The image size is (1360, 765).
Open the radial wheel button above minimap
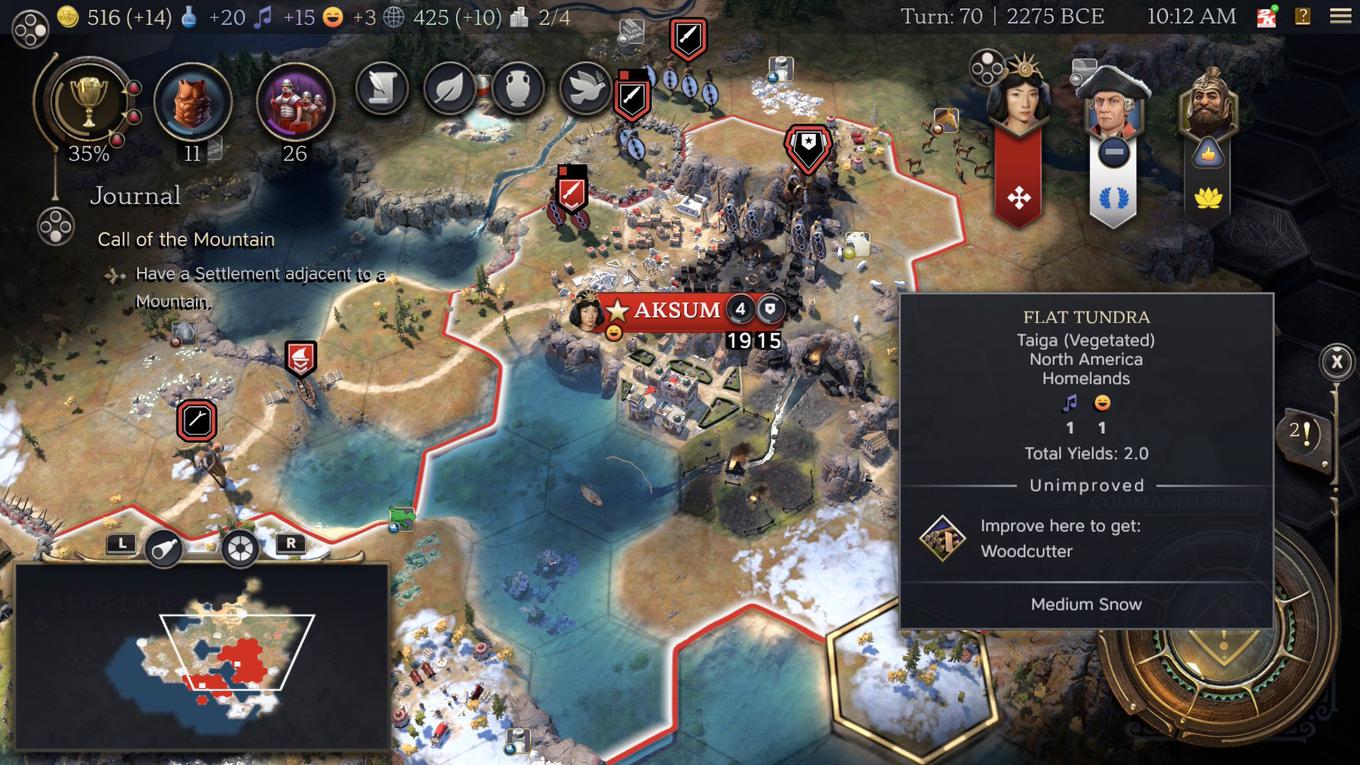pyautogui.click(x=240, y=548)
